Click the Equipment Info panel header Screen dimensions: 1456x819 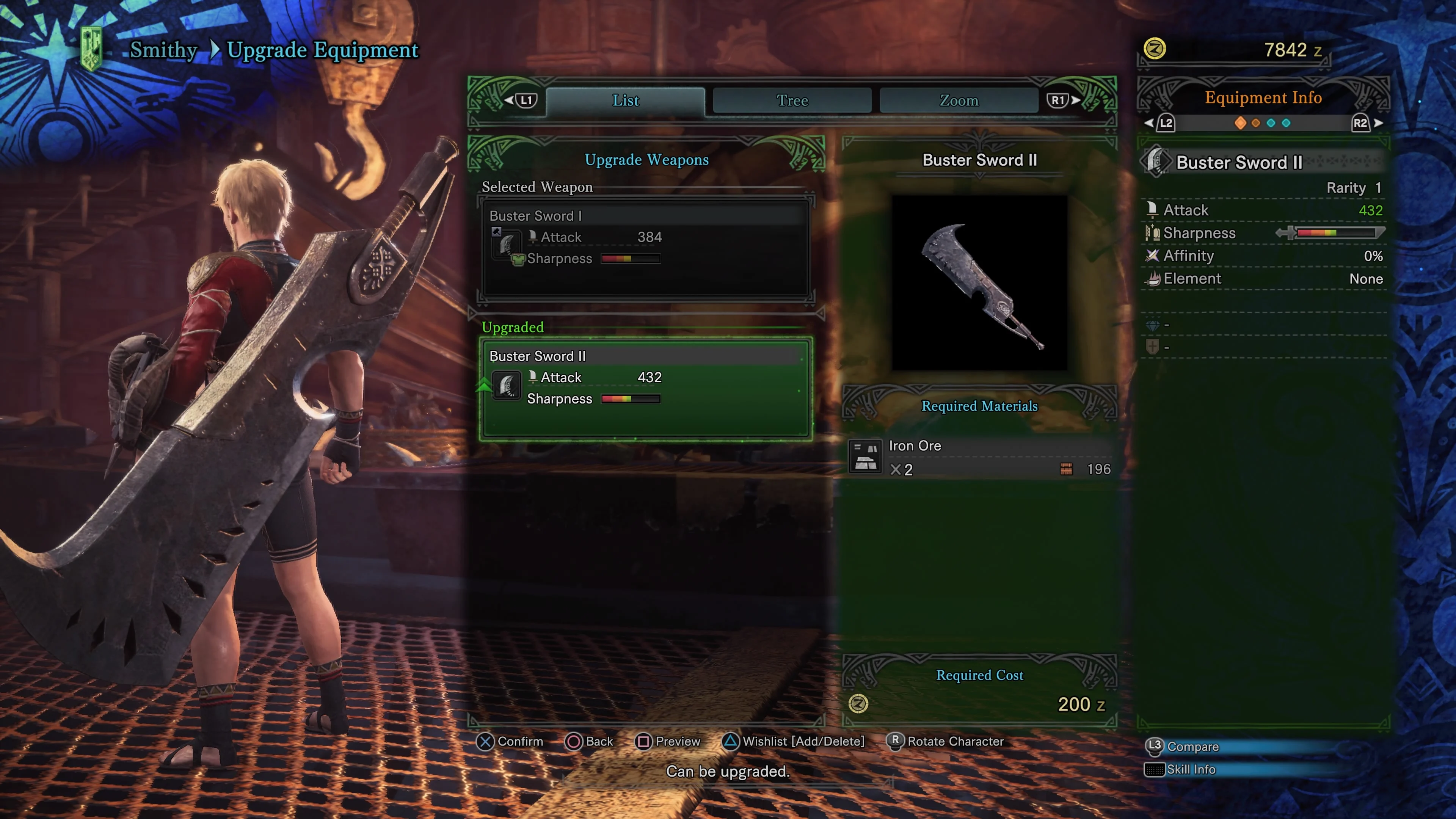click(x=1263, y=98)
